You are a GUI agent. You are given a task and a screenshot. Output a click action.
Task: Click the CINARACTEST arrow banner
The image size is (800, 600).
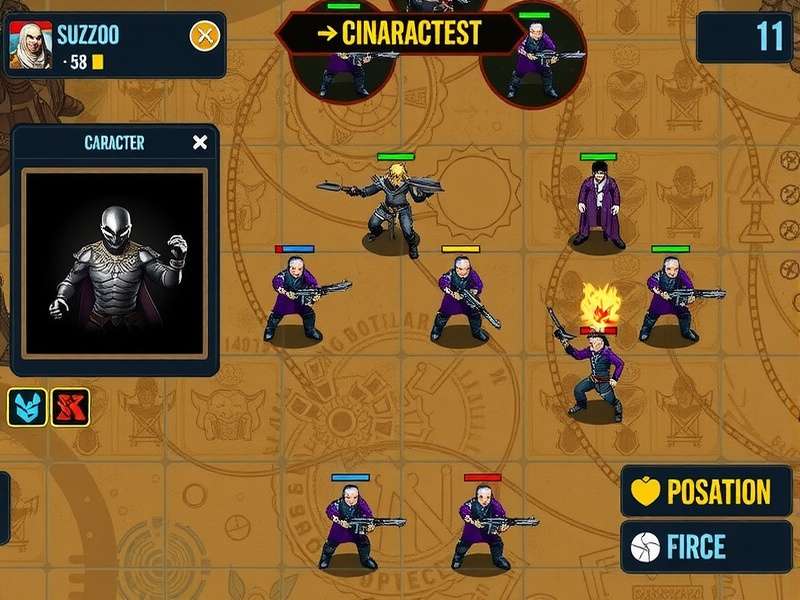click(x=398, y=33)
